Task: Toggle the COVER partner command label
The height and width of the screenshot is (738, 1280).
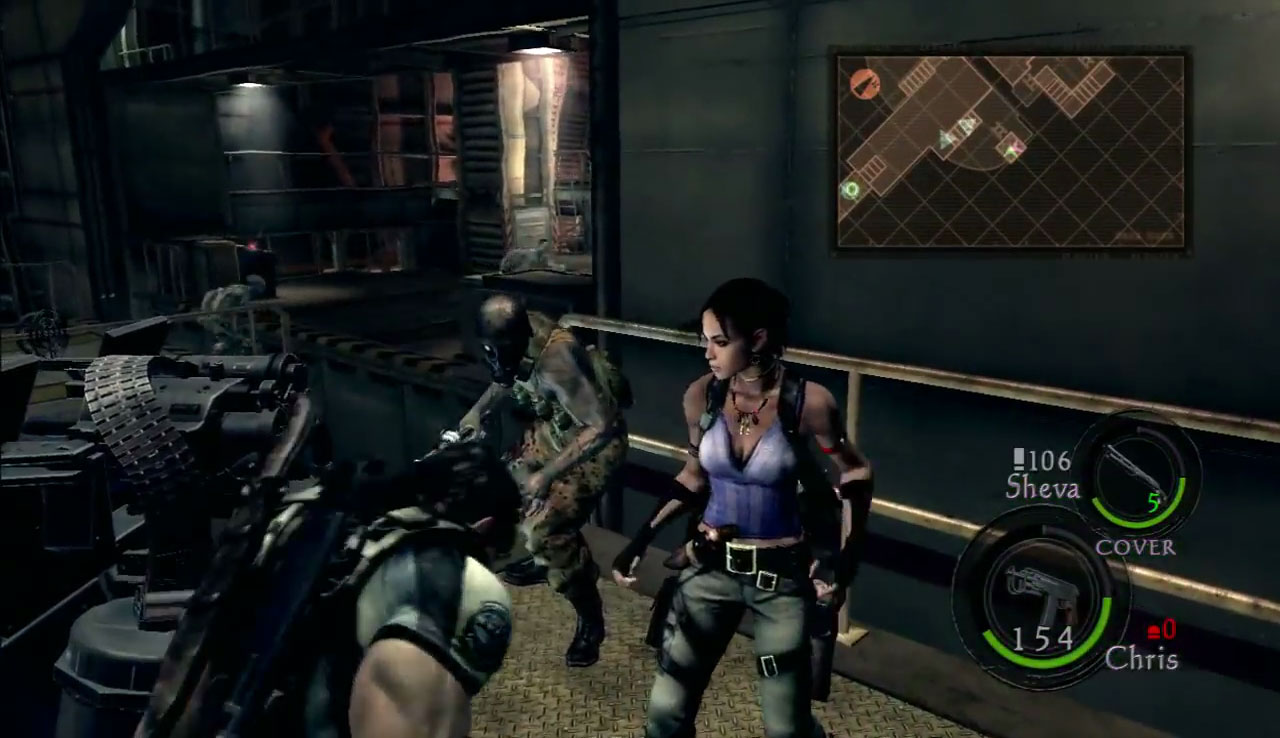Action: [1135, 548]
